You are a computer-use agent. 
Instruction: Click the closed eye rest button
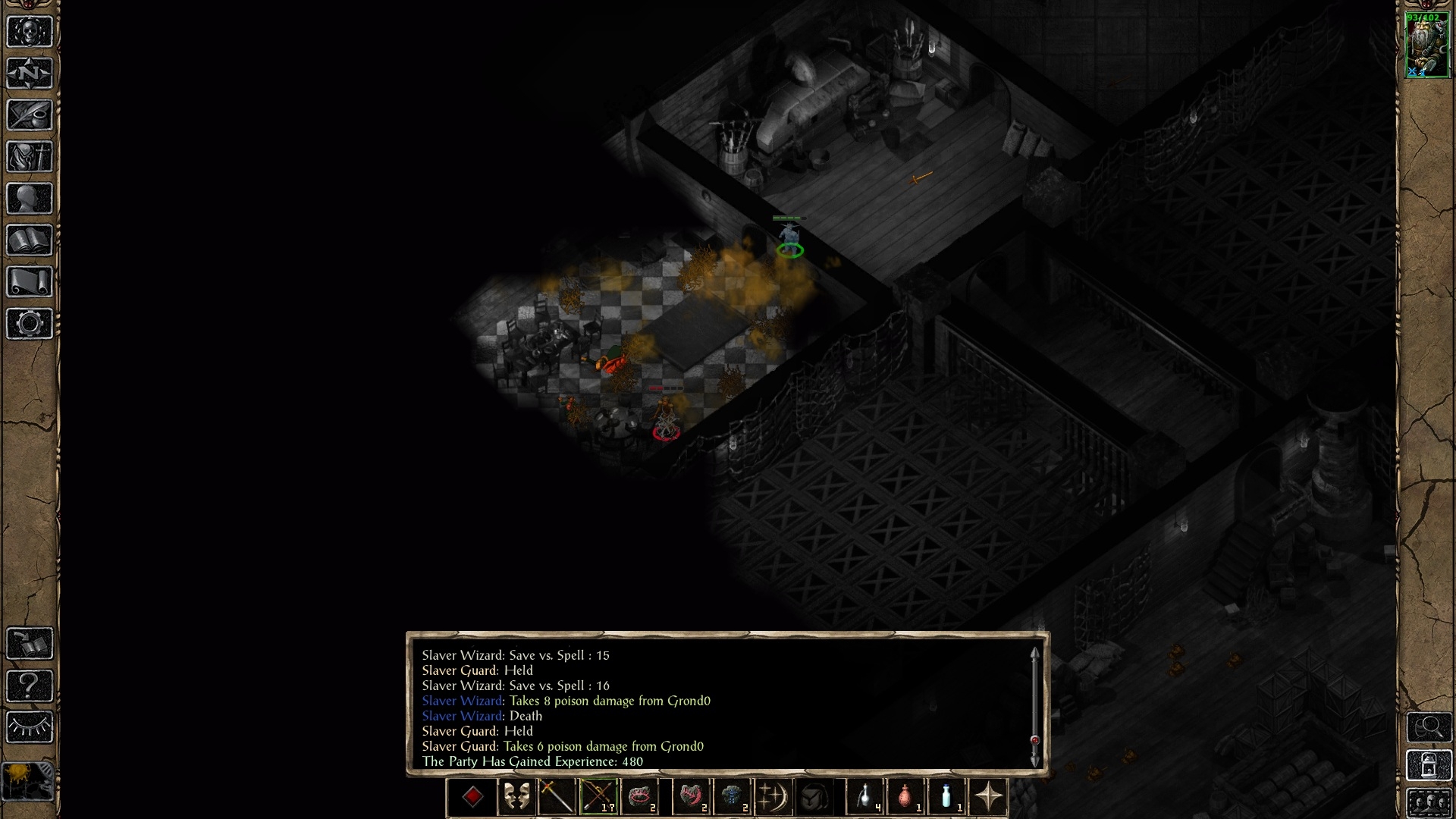(30, 727)
